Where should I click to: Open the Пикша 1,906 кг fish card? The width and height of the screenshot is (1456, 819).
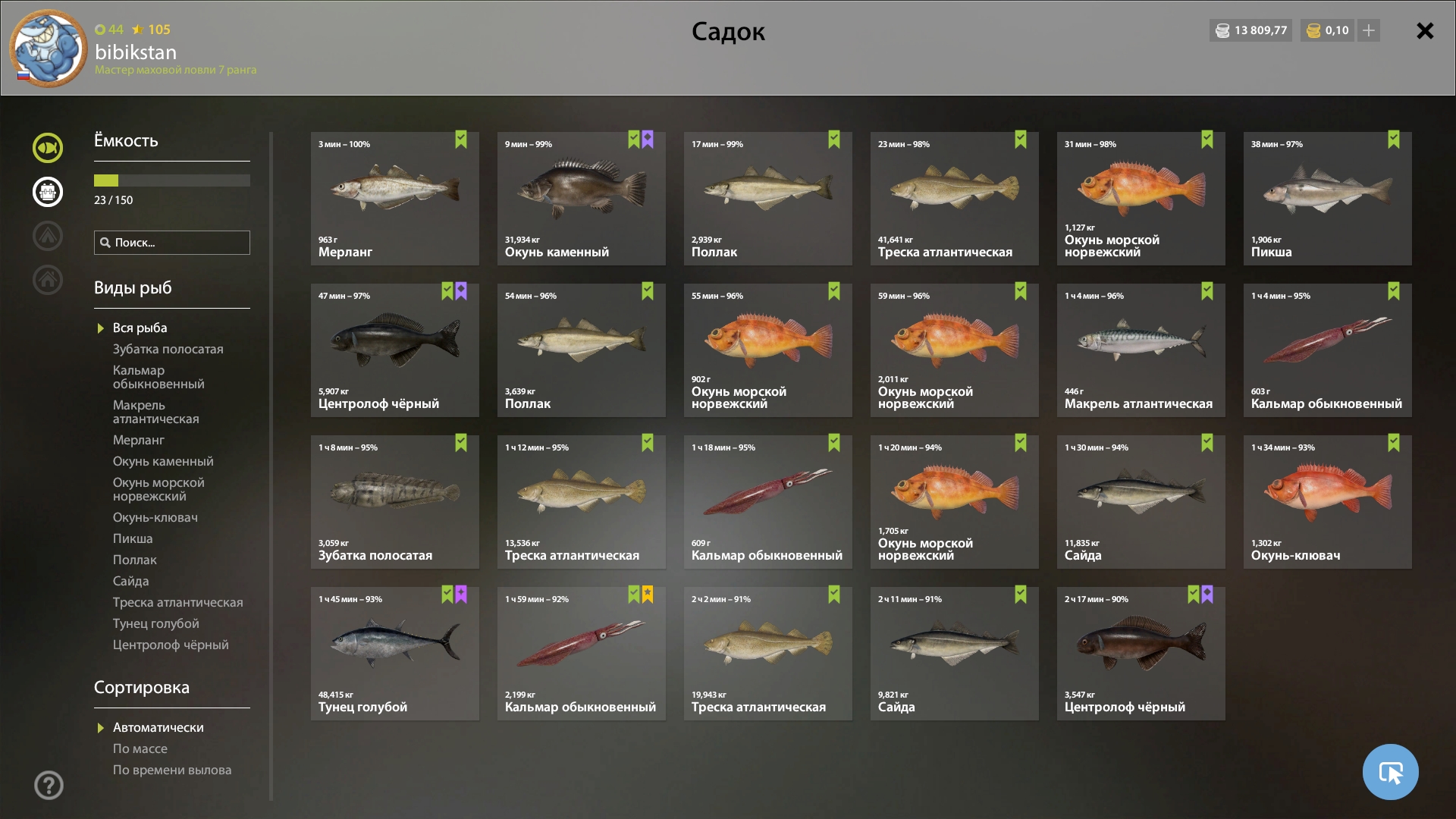click(1327, 199)
